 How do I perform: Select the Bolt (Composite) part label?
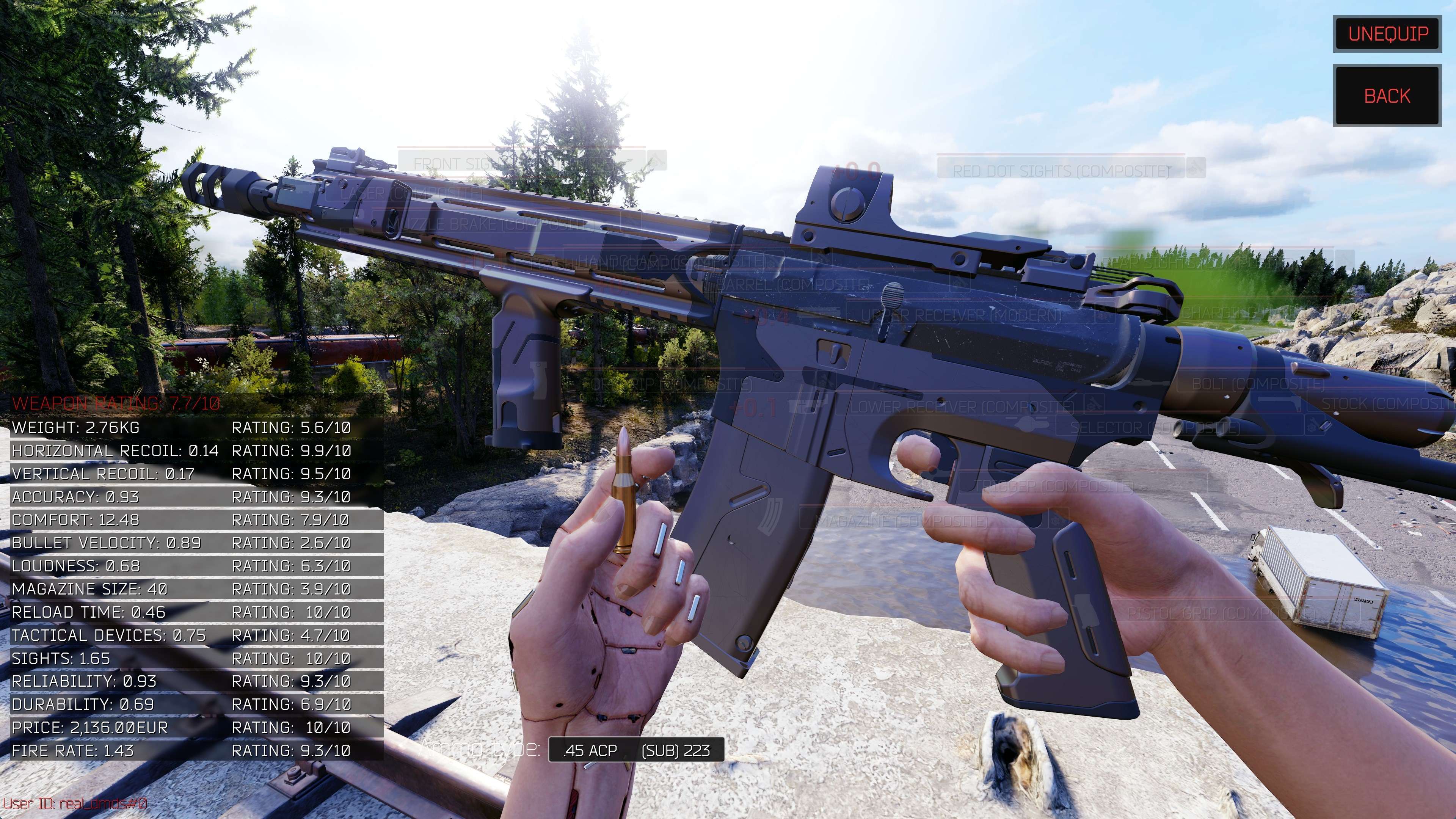(1258, 384)
